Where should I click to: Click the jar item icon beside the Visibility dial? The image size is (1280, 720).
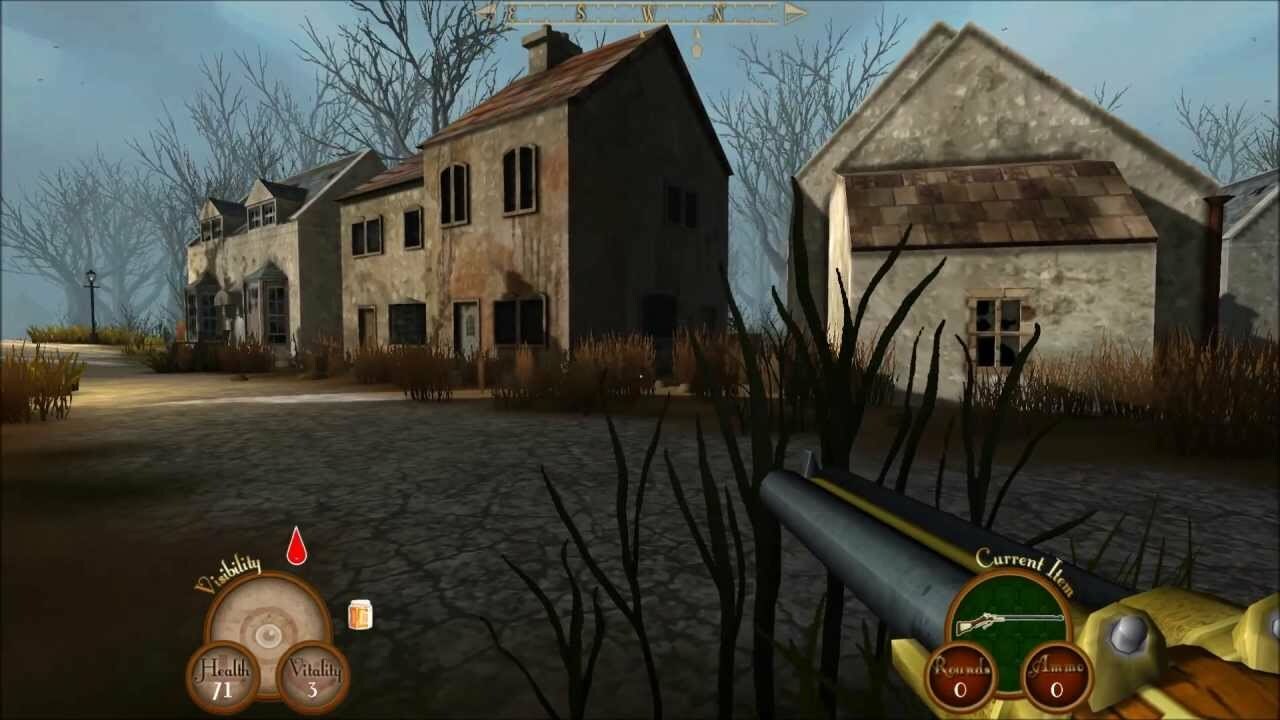point(360,615)
